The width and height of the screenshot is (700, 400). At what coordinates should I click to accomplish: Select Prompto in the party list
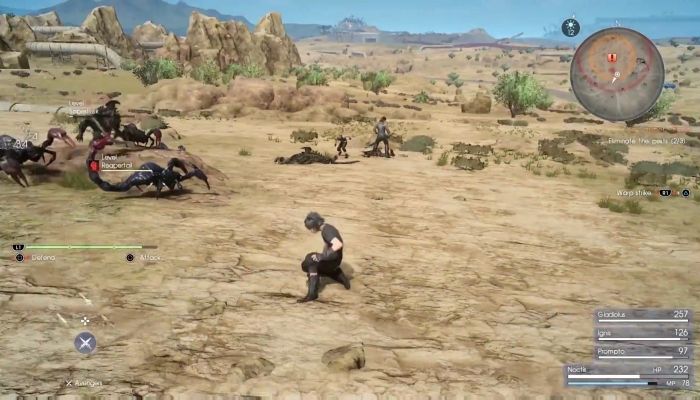point(641,351)
